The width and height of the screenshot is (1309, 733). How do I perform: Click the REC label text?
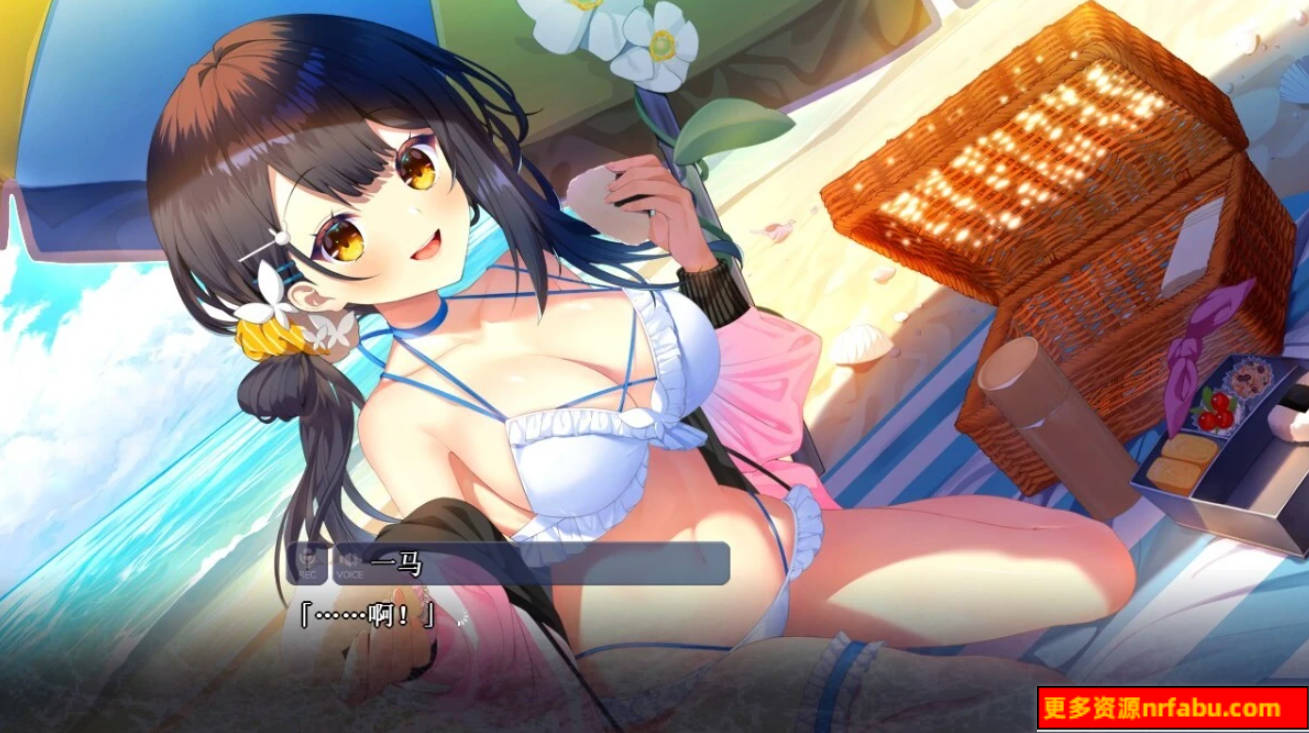(x=310, y=572)
